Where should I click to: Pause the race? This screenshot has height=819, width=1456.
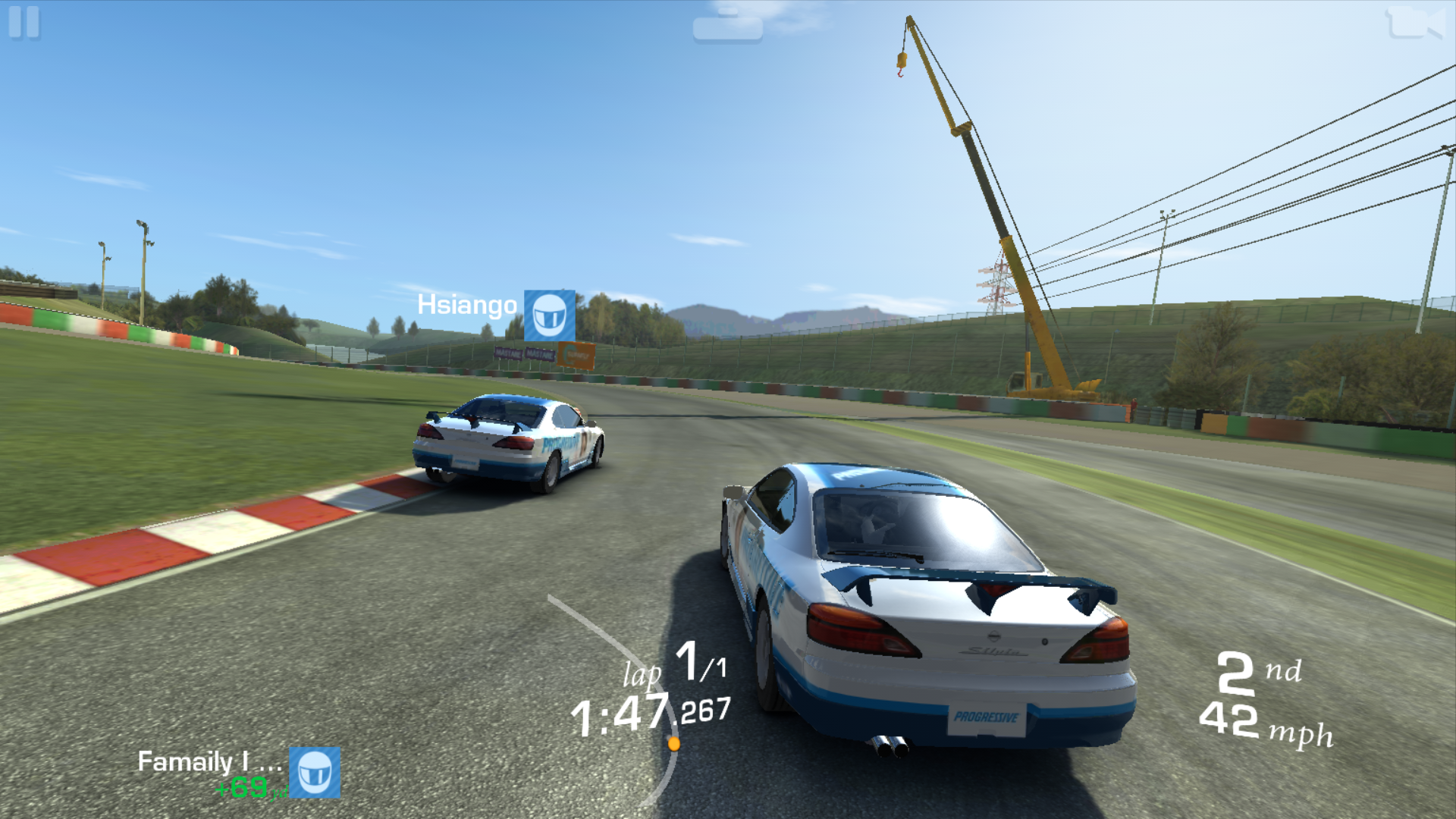pos(24,22)
